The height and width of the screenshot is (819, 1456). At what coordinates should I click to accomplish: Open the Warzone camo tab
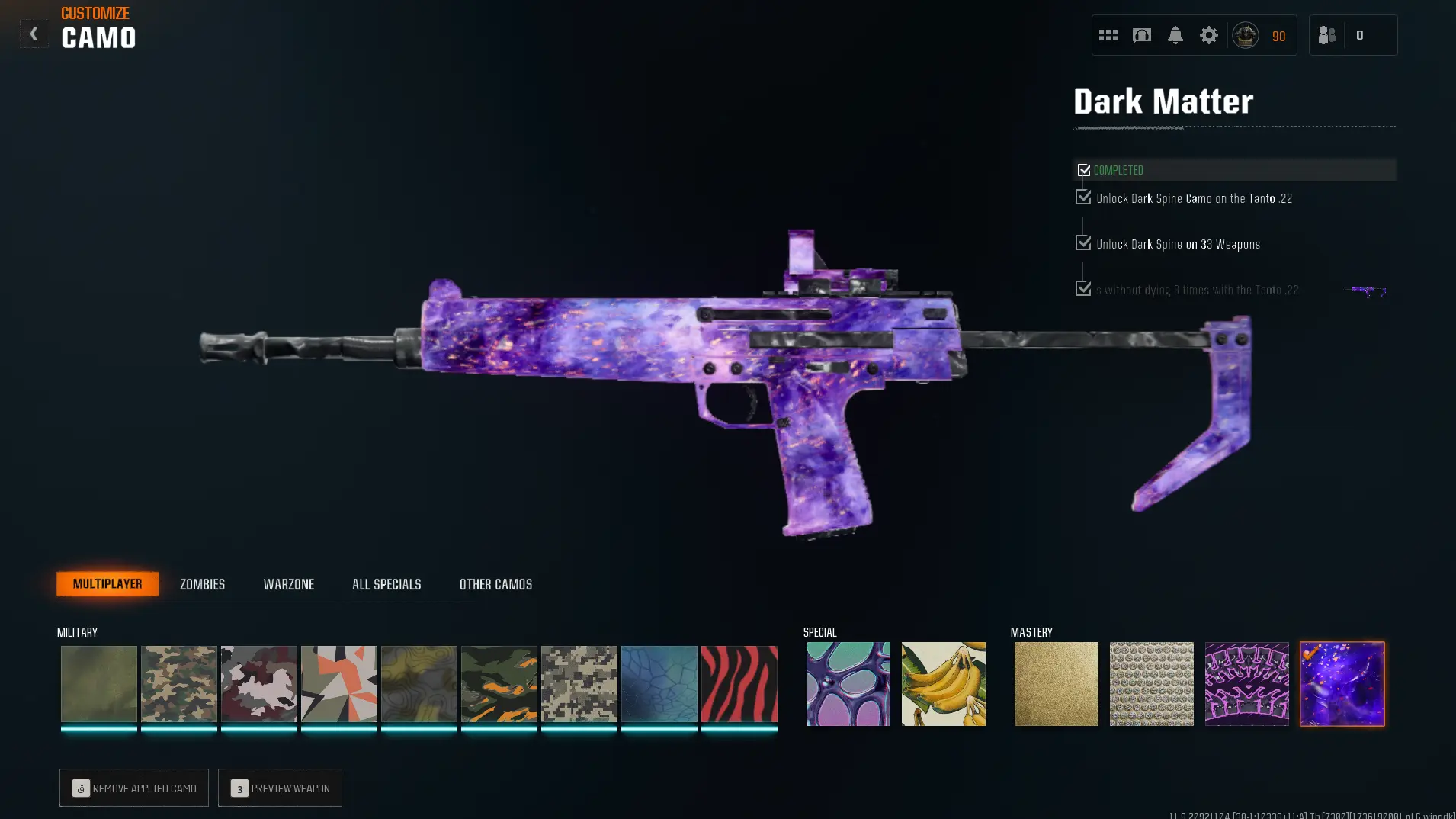[x=288, y=584]
